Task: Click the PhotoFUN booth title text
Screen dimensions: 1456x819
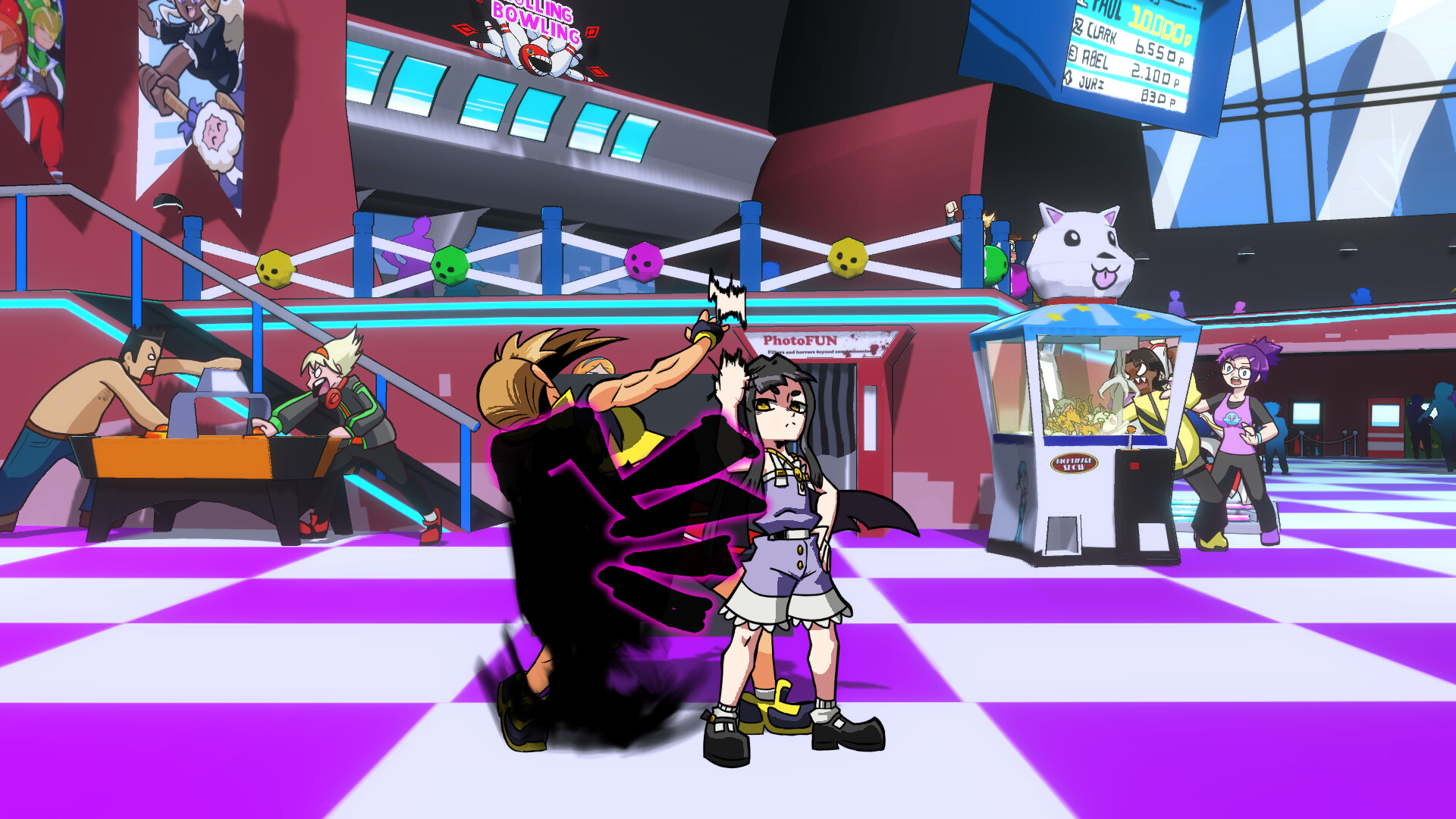Action: pyautogui.click(x=801, y=340)
